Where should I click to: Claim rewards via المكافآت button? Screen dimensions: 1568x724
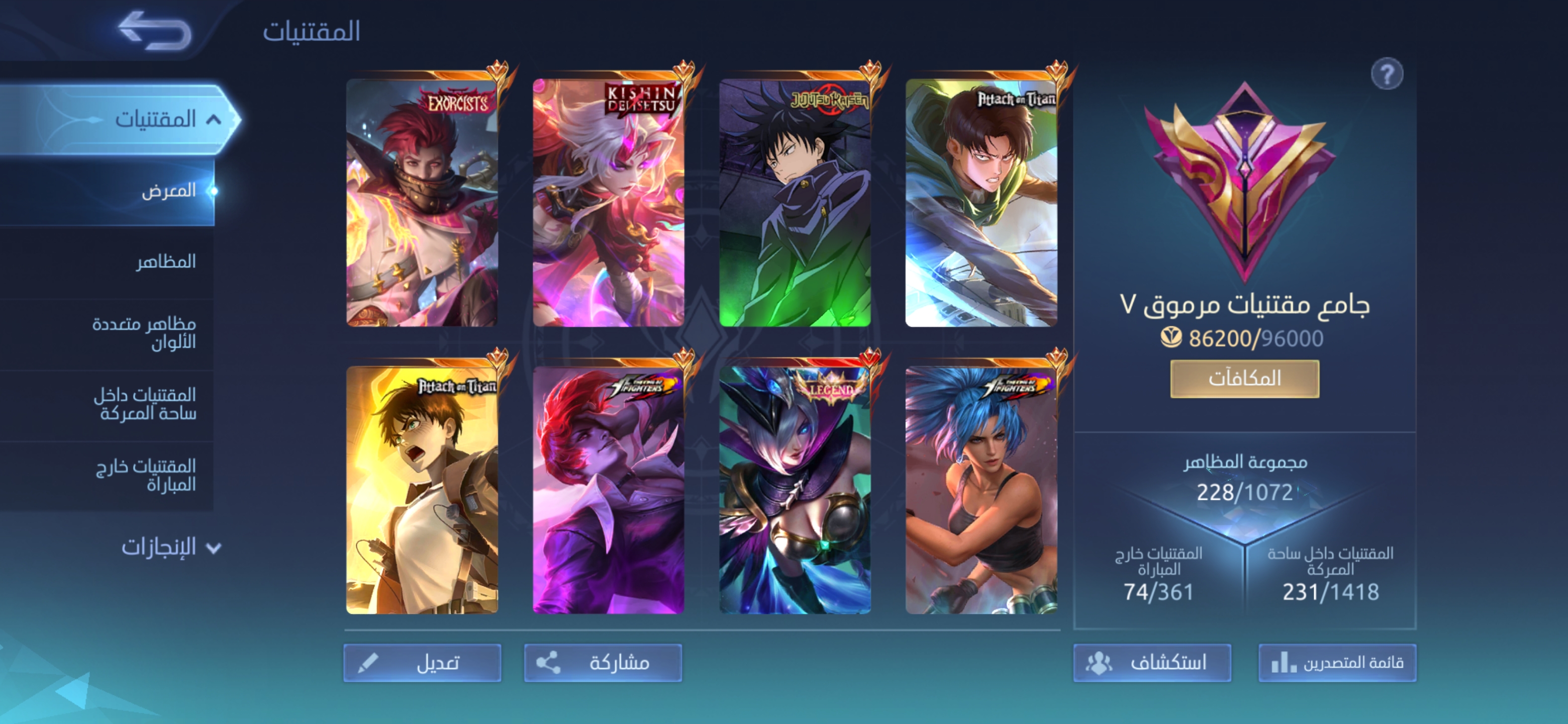click(1245, 379)
